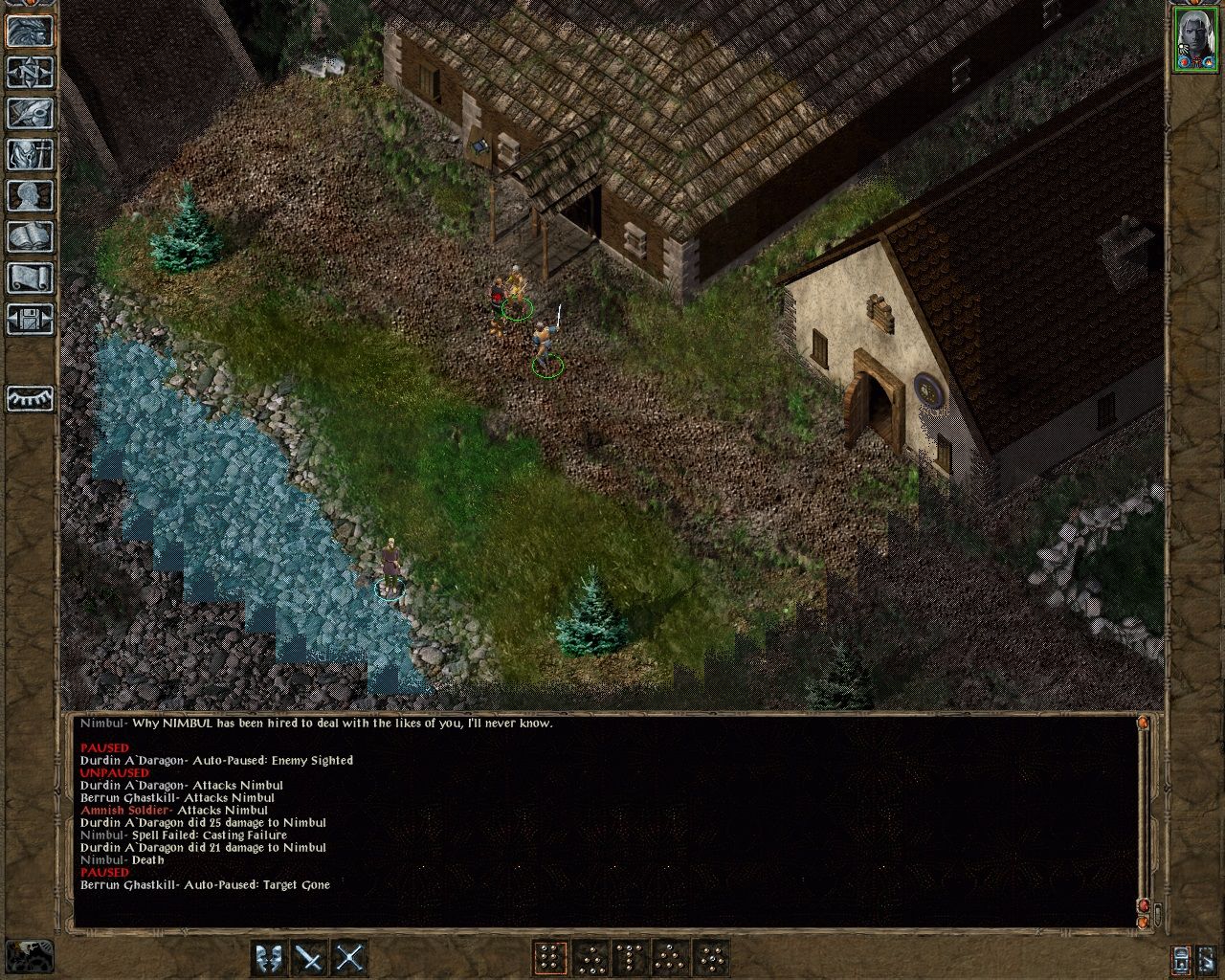Open the mage spellbook icon
Image resolution: width=1225 pixels, height=980 pixels.
(29, 236)
